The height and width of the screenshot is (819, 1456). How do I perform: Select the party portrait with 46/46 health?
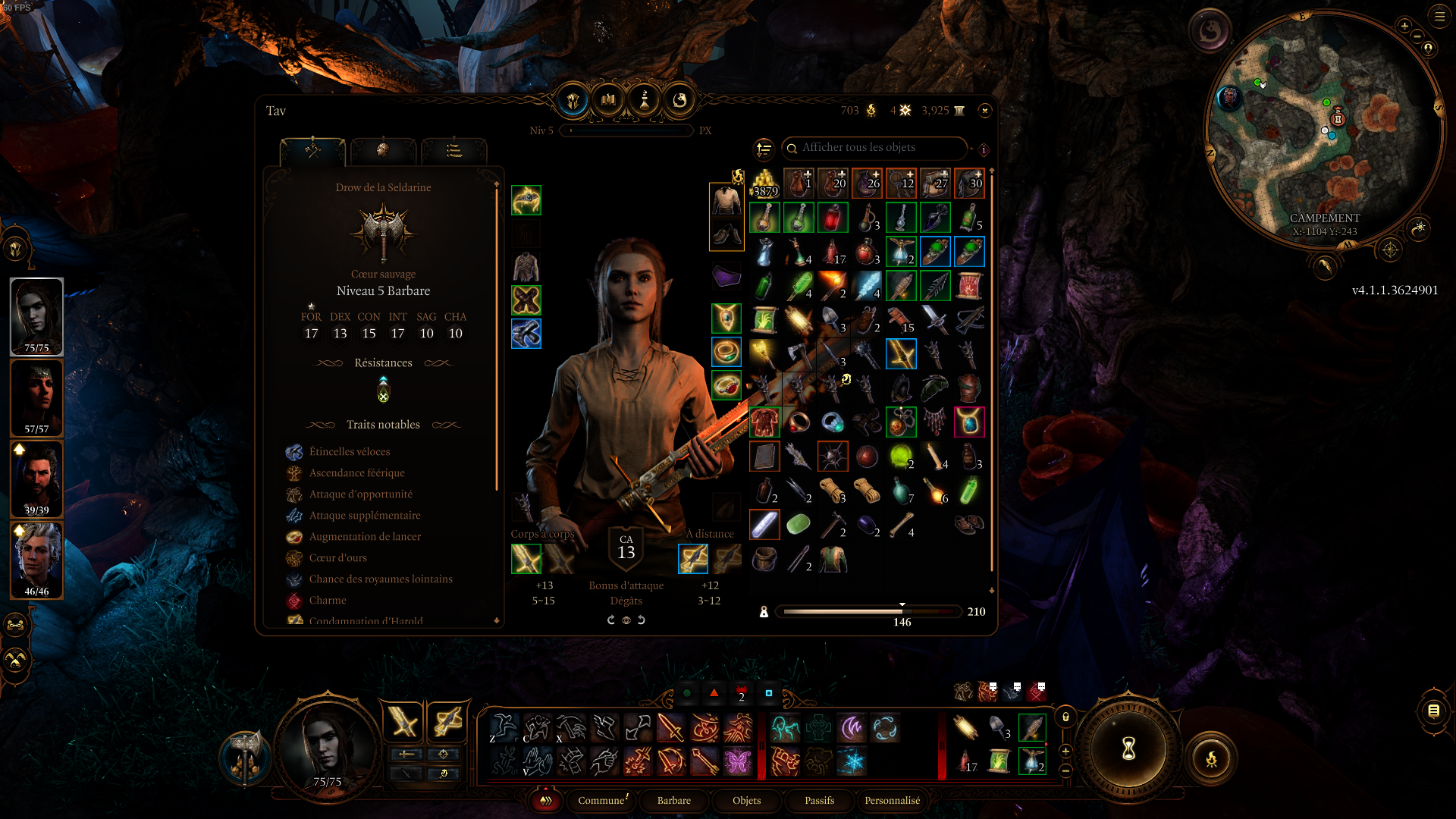(x=36, y=560)
